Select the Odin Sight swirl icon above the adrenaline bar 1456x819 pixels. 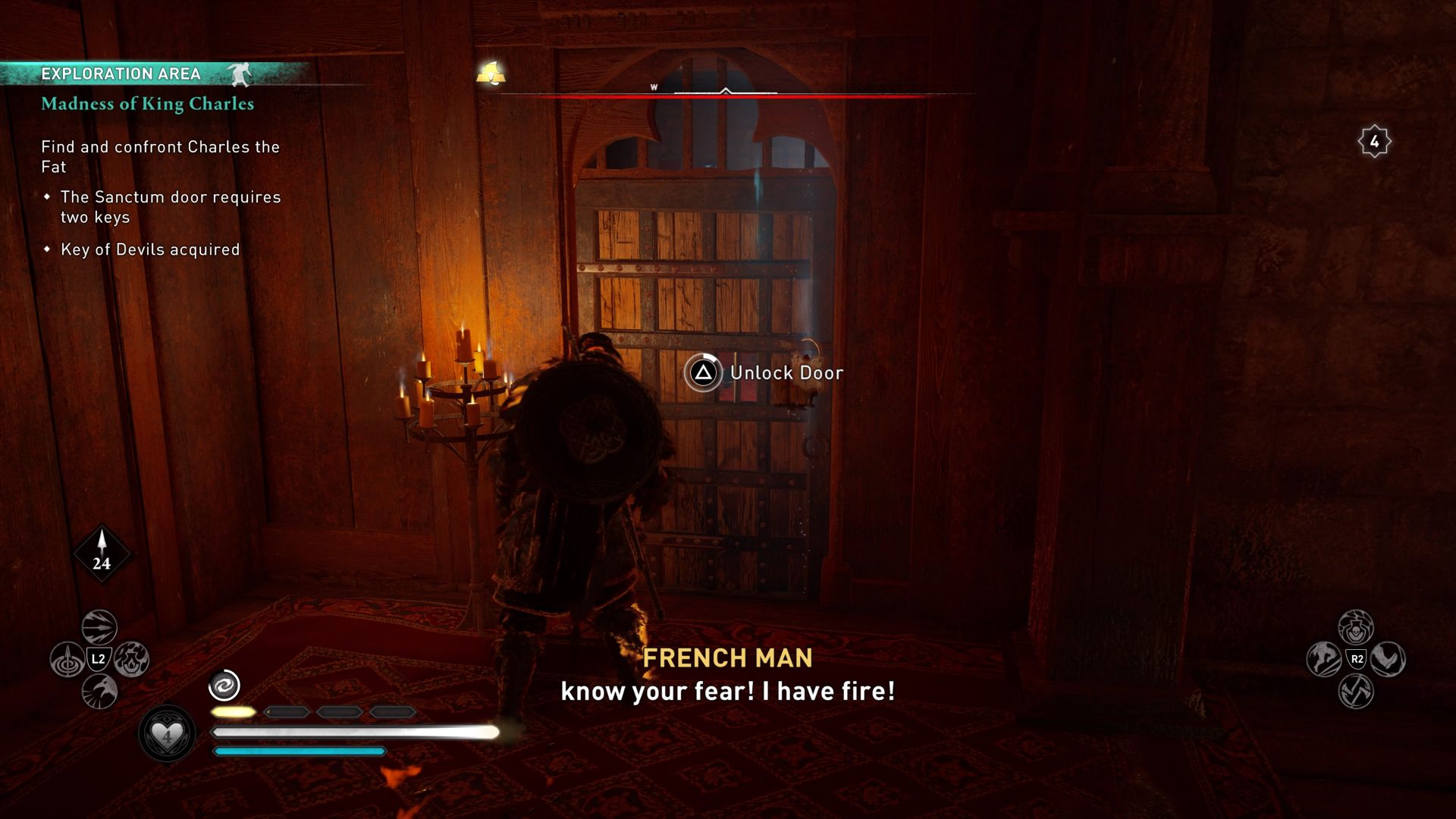tap(223, 686)
